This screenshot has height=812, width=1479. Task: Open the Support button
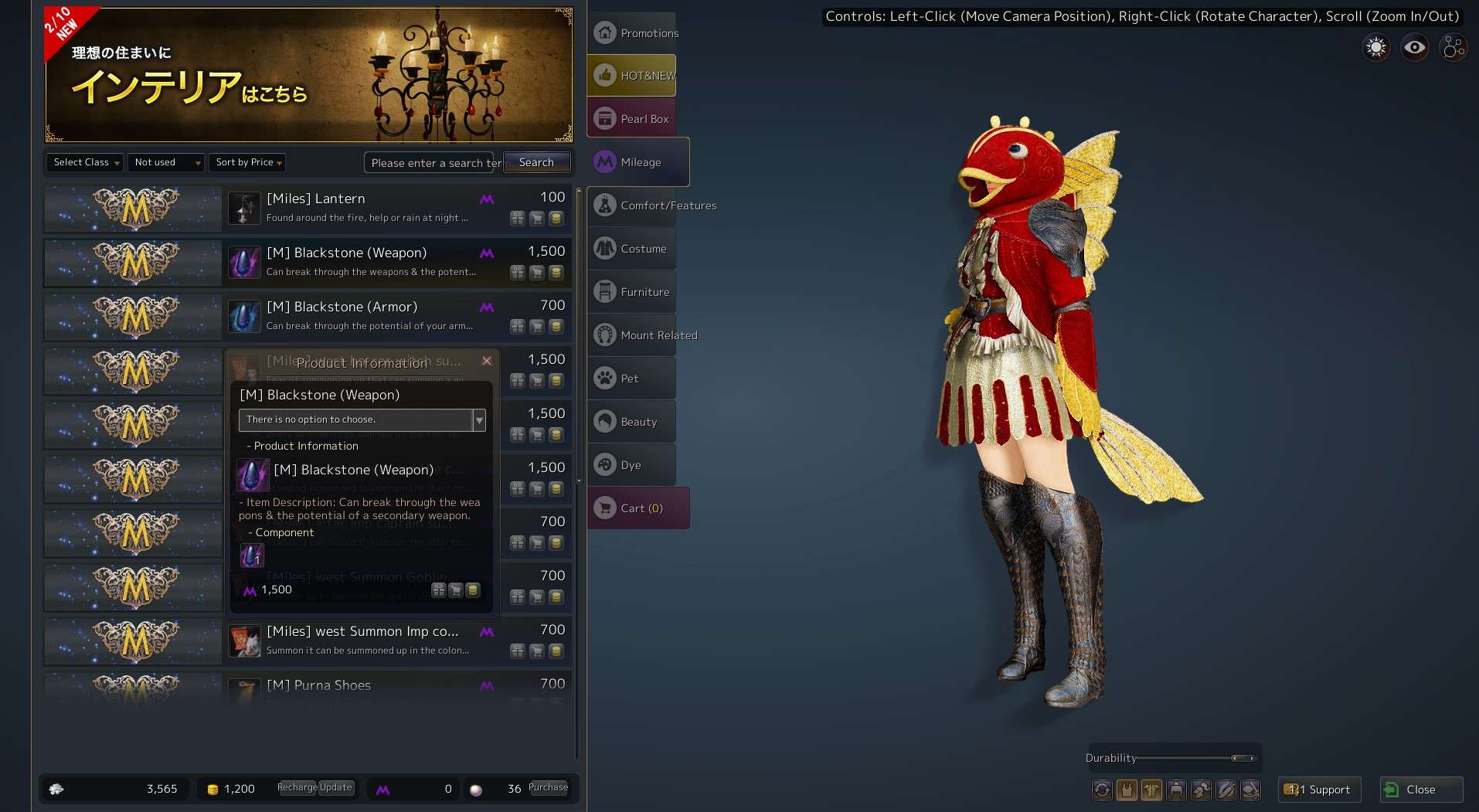point(1319,790)
